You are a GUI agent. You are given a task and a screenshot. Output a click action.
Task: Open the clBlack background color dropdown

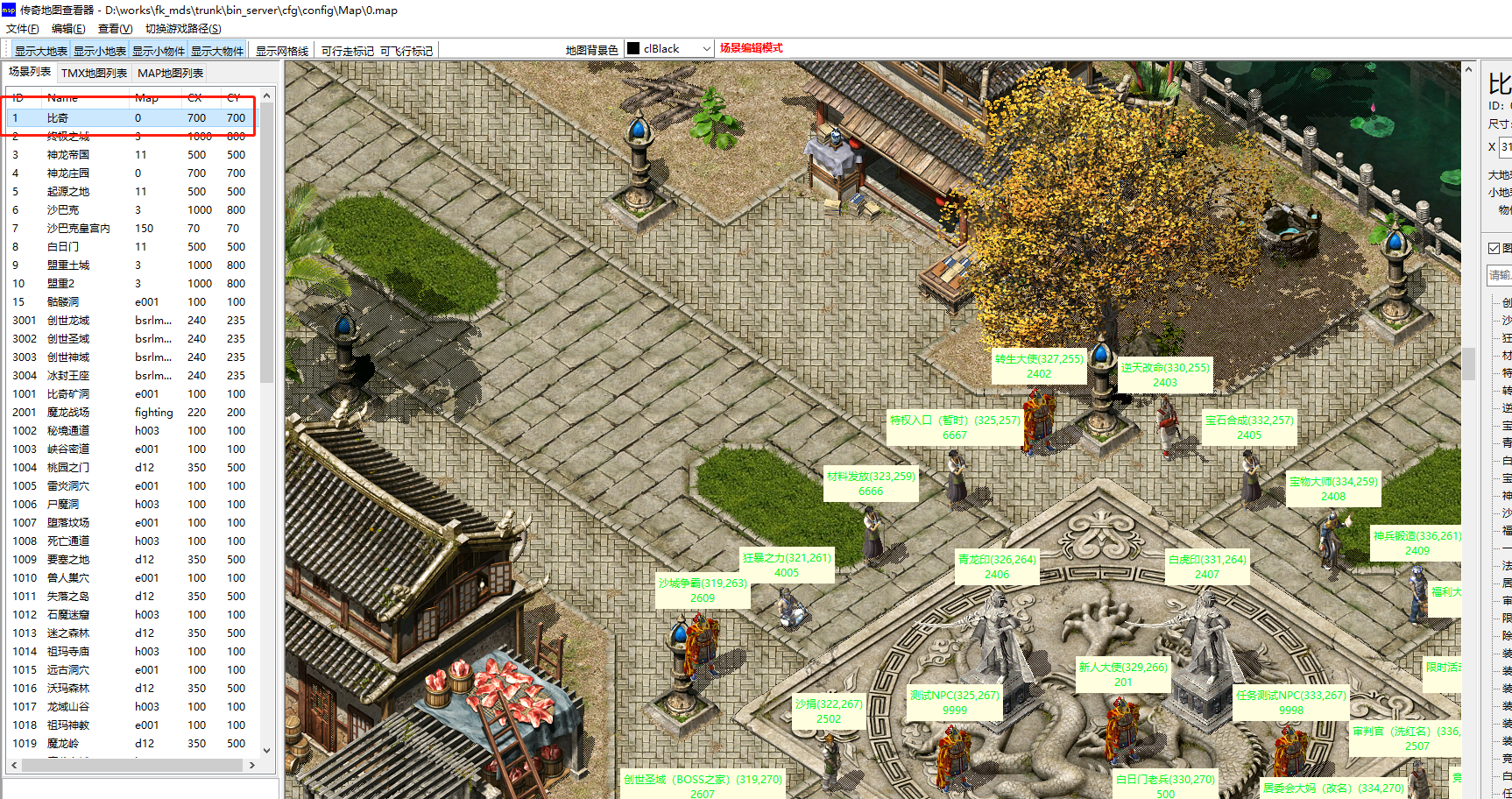tap(670, 49)
